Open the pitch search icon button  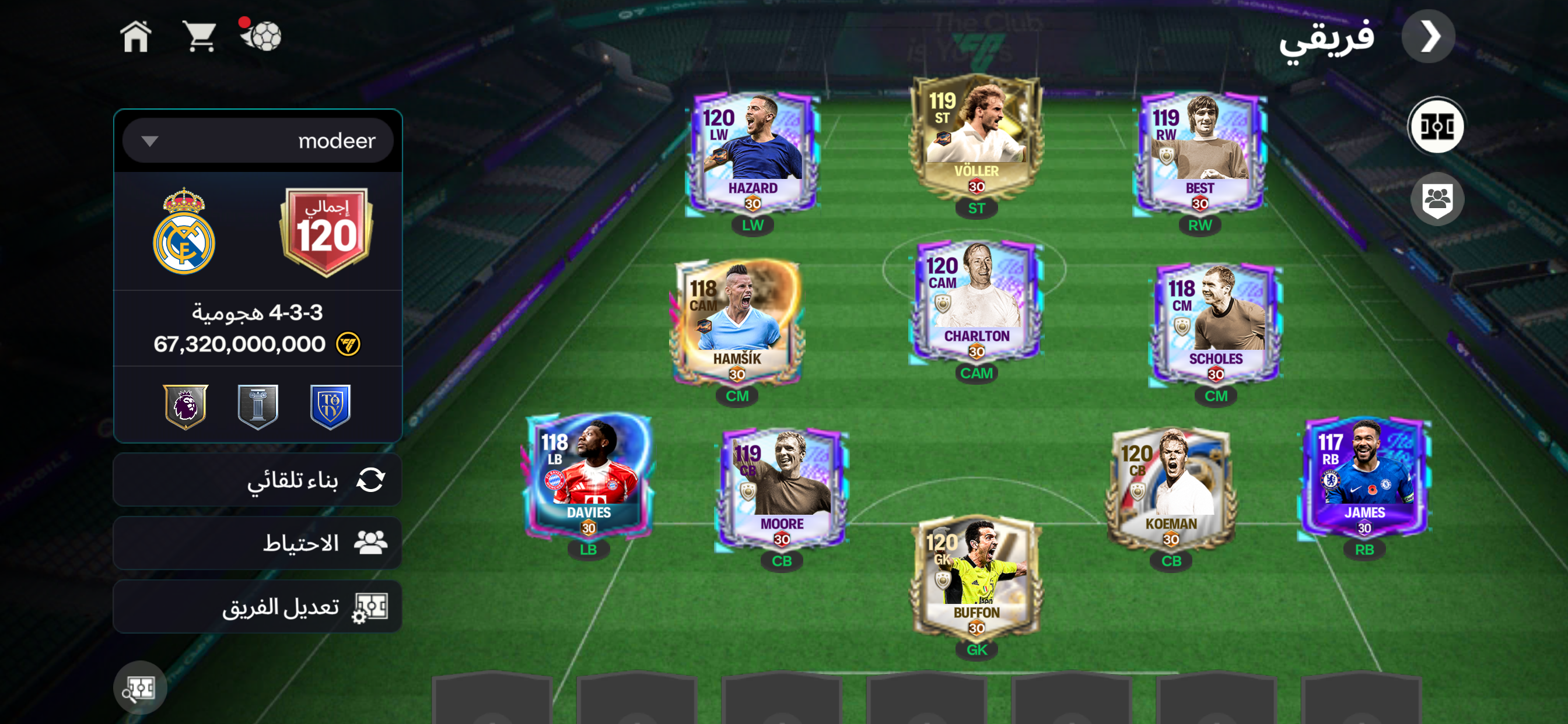click(140, 688)
